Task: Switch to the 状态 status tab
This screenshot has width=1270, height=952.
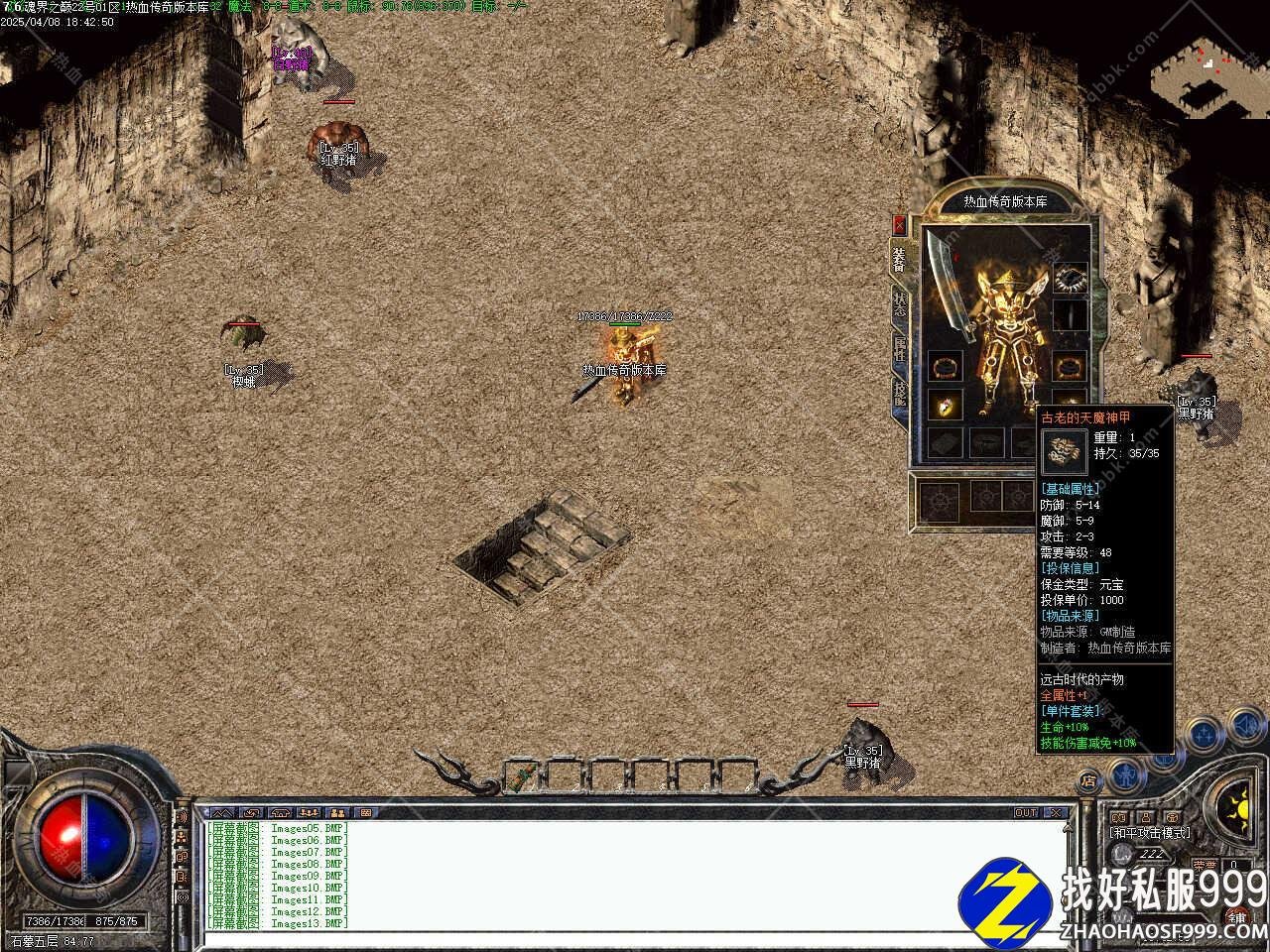Action: click(900, 303)
